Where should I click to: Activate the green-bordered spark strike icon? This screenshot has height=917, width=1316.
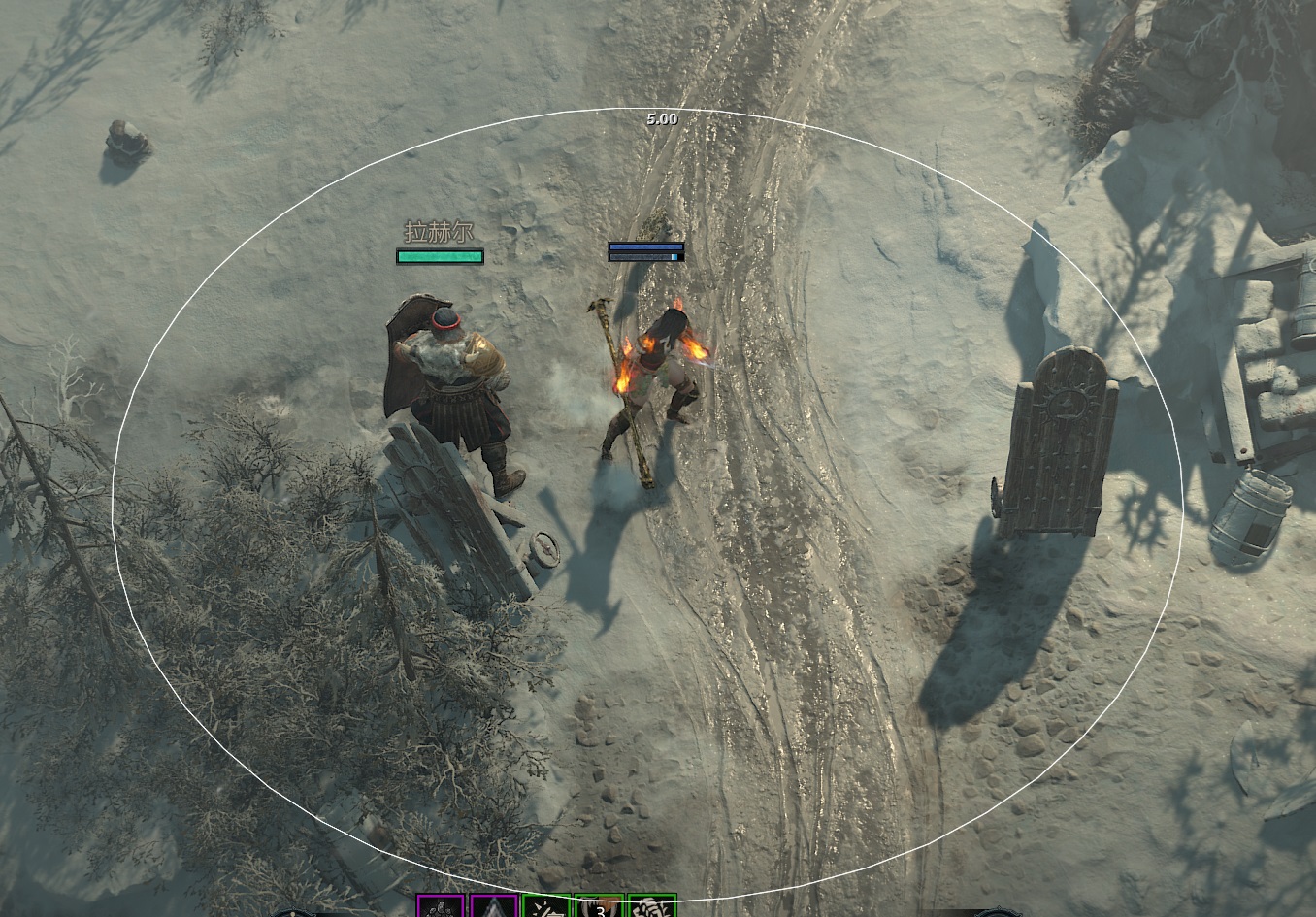(x=545, y=907)
